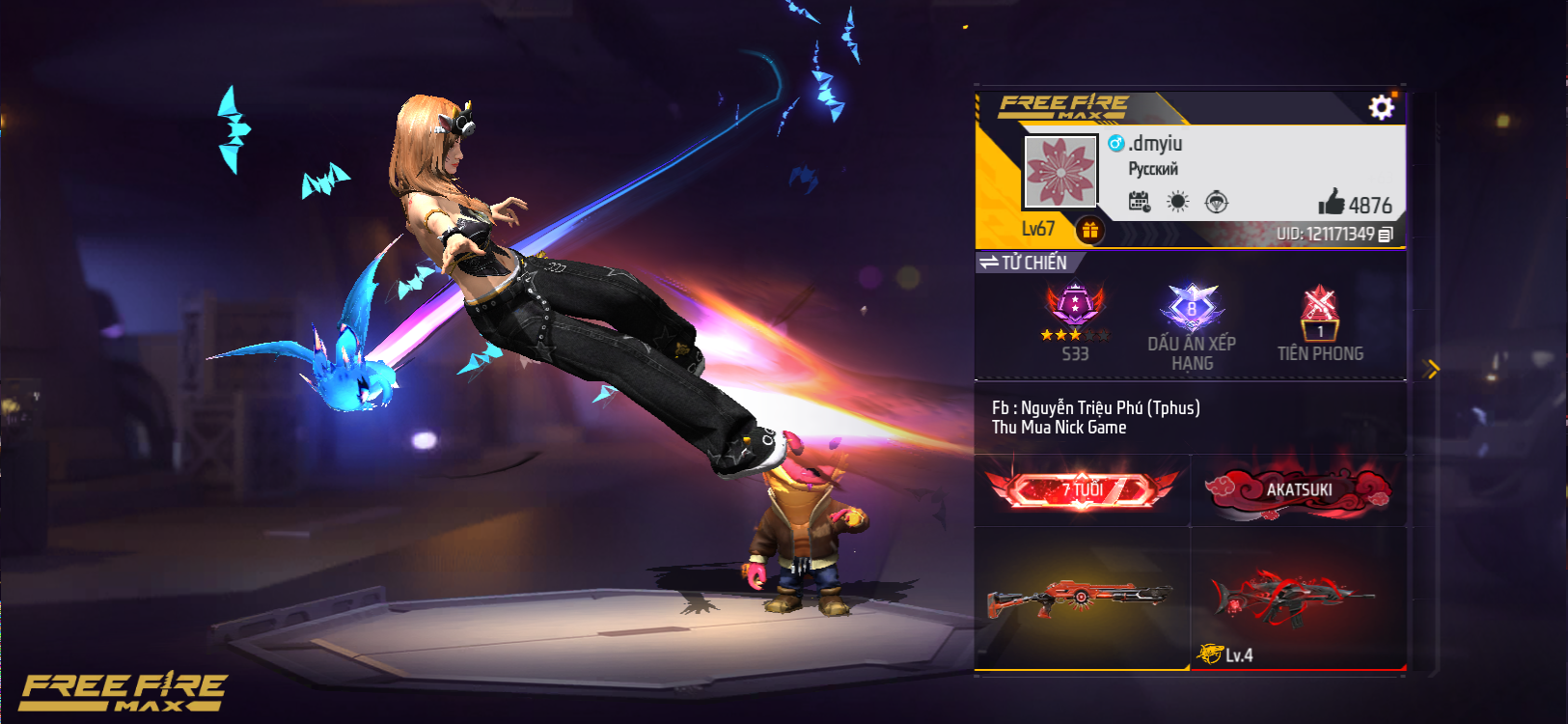Inspect the Lv.4 red weapon skin
The width and height of the screenshot is (1568, 724).
[x=1296, y=599]
